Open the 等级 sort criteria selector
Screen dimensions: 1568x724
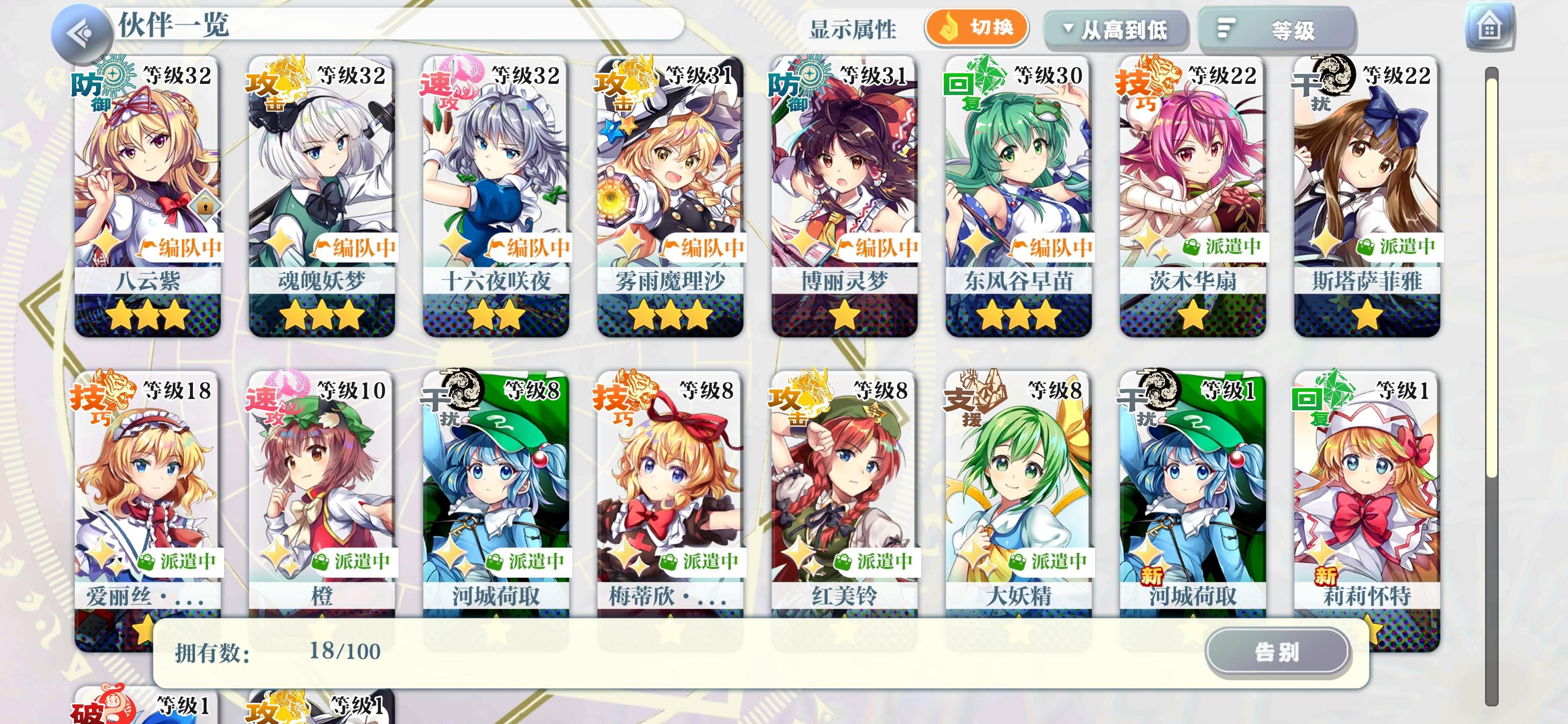pos(1274,29)
